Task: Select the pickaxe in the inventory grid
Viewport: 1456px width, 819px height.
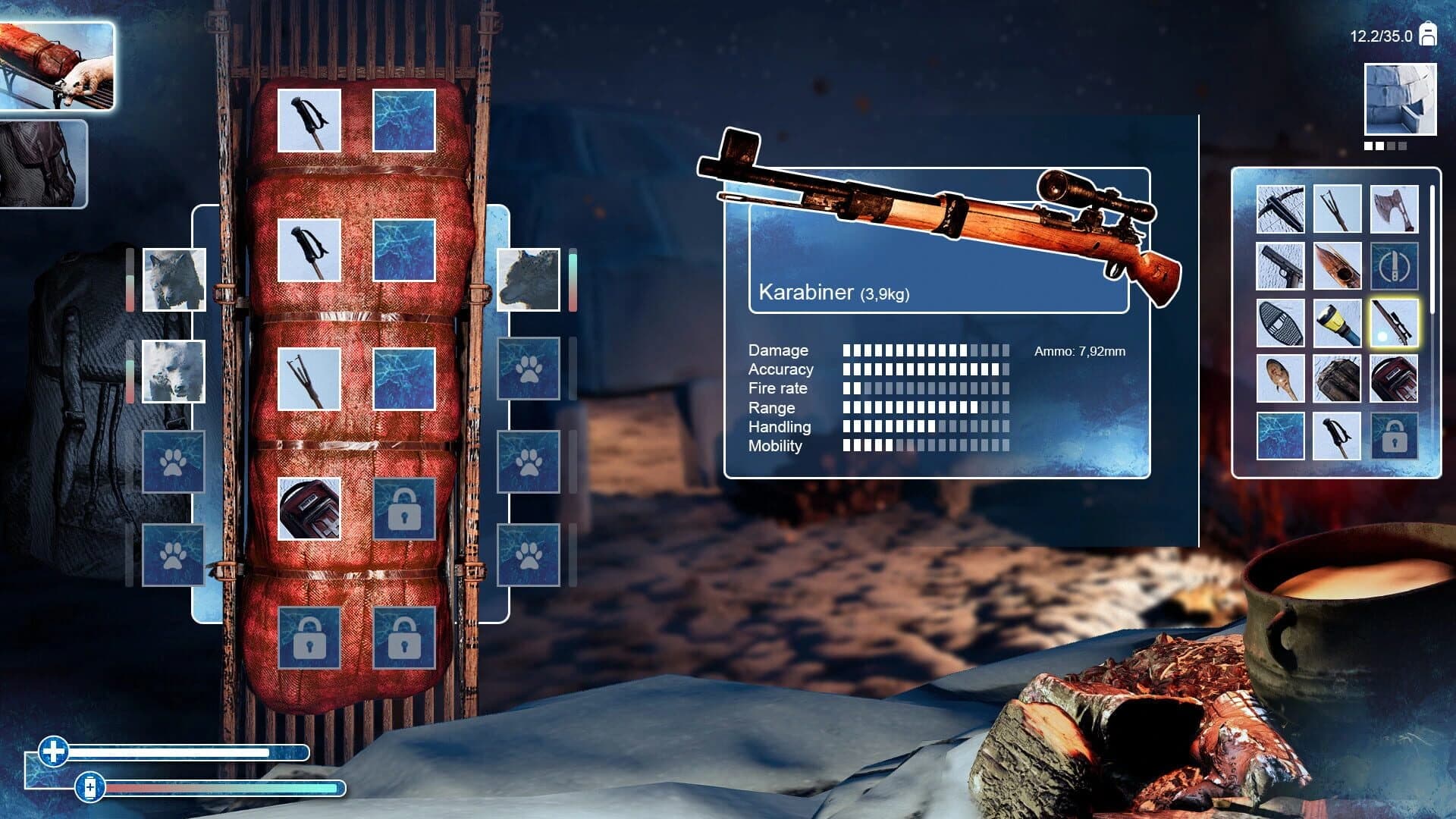Action: (x=1282, y=209)
